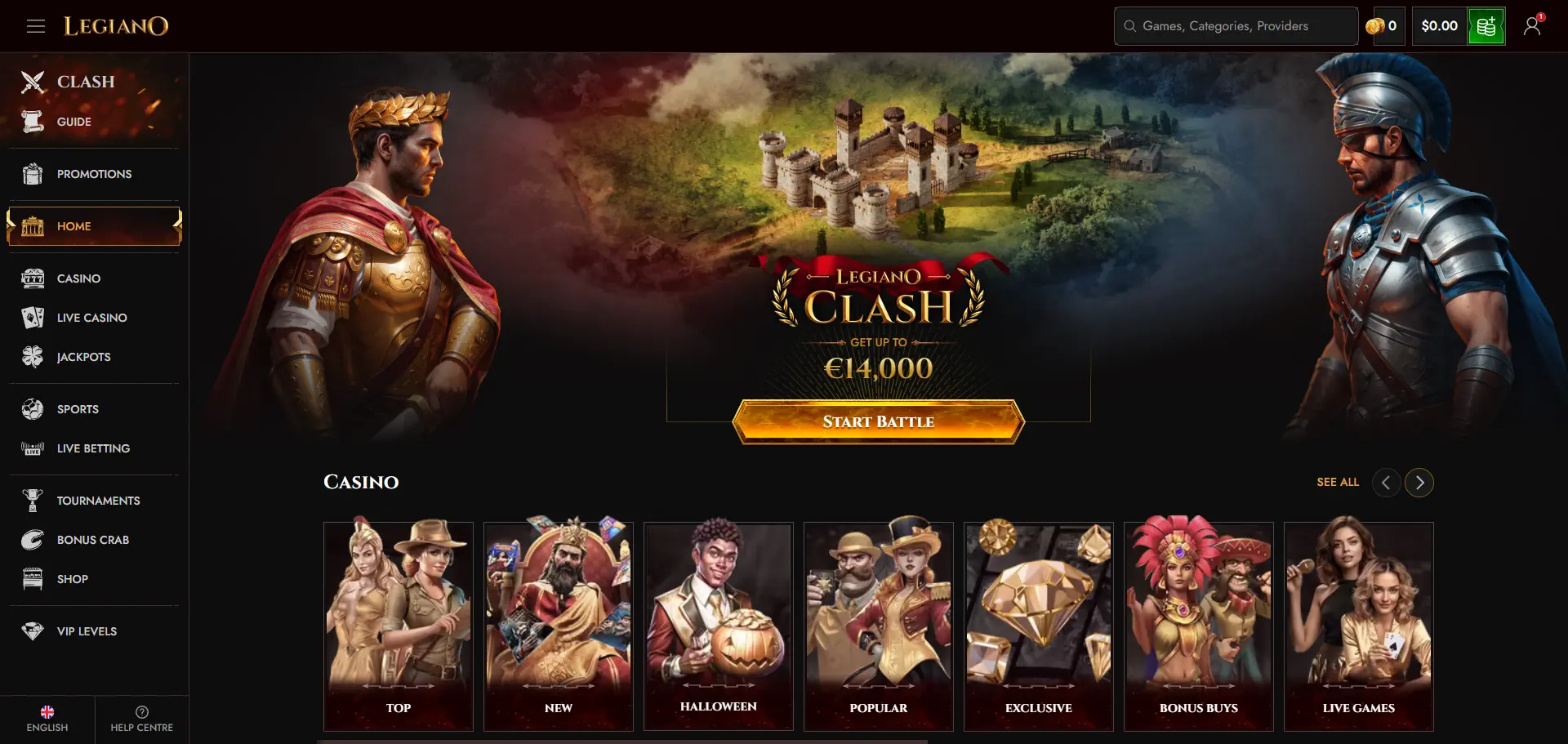Go to the Clash section
Viewport: 1568px width, 744px height.
click(85, 82)
